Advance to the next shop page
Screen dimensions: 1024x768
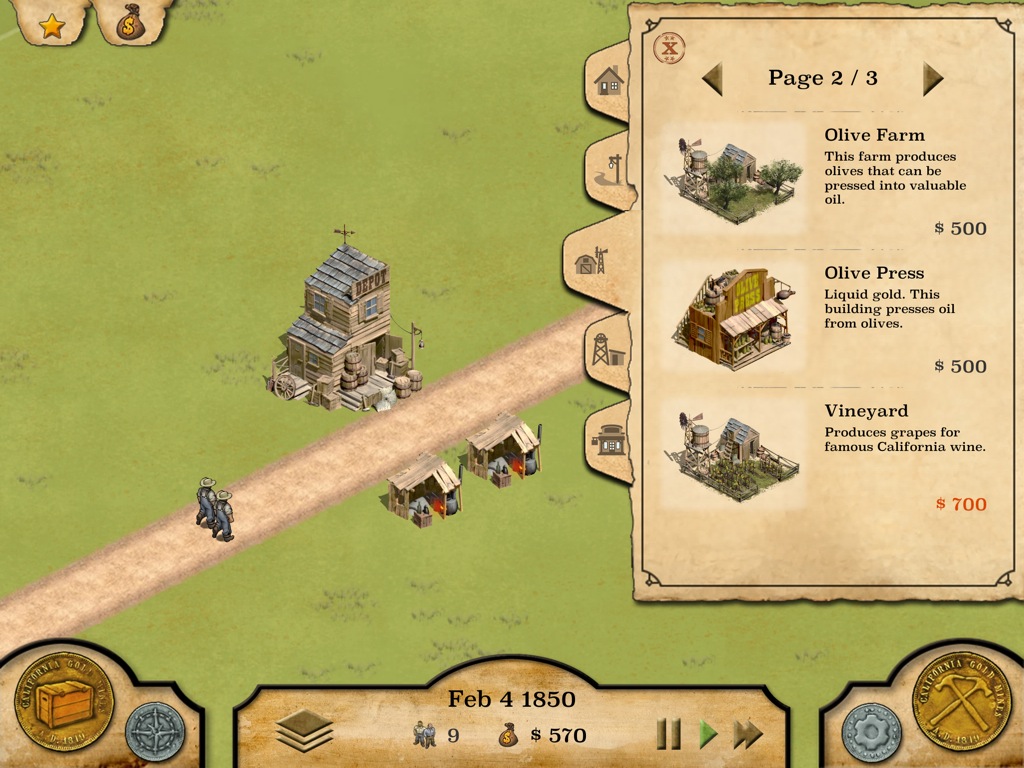pos(933,78)
